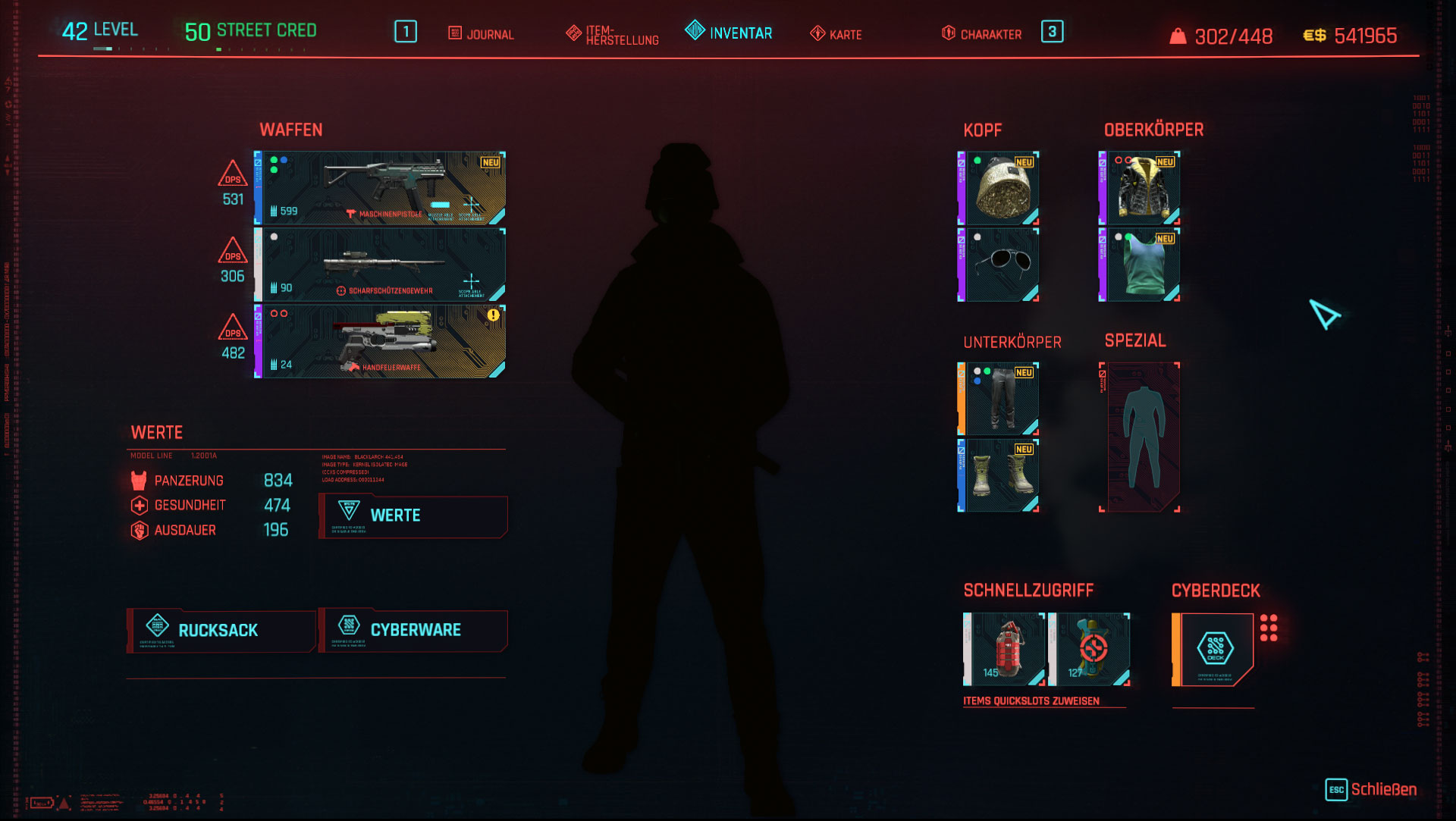Screen dimensions: 1456x821
Task: Click the Cyberdeck hexagon deck icon
Action: pyautogui.click(x=1214, y=648)
